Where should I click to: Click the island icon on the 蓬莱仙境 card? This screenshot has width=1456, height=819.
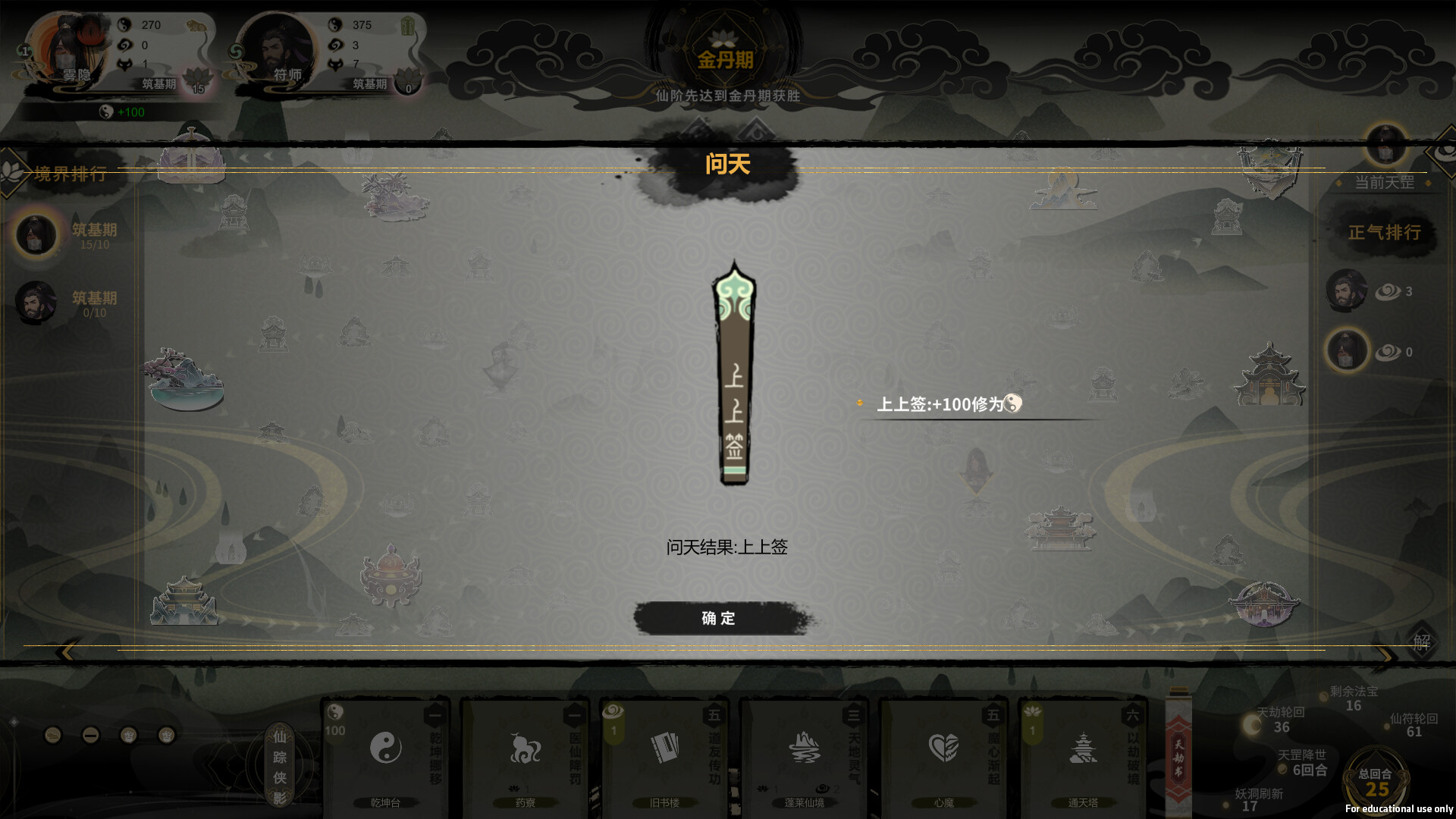pos(804,747)
